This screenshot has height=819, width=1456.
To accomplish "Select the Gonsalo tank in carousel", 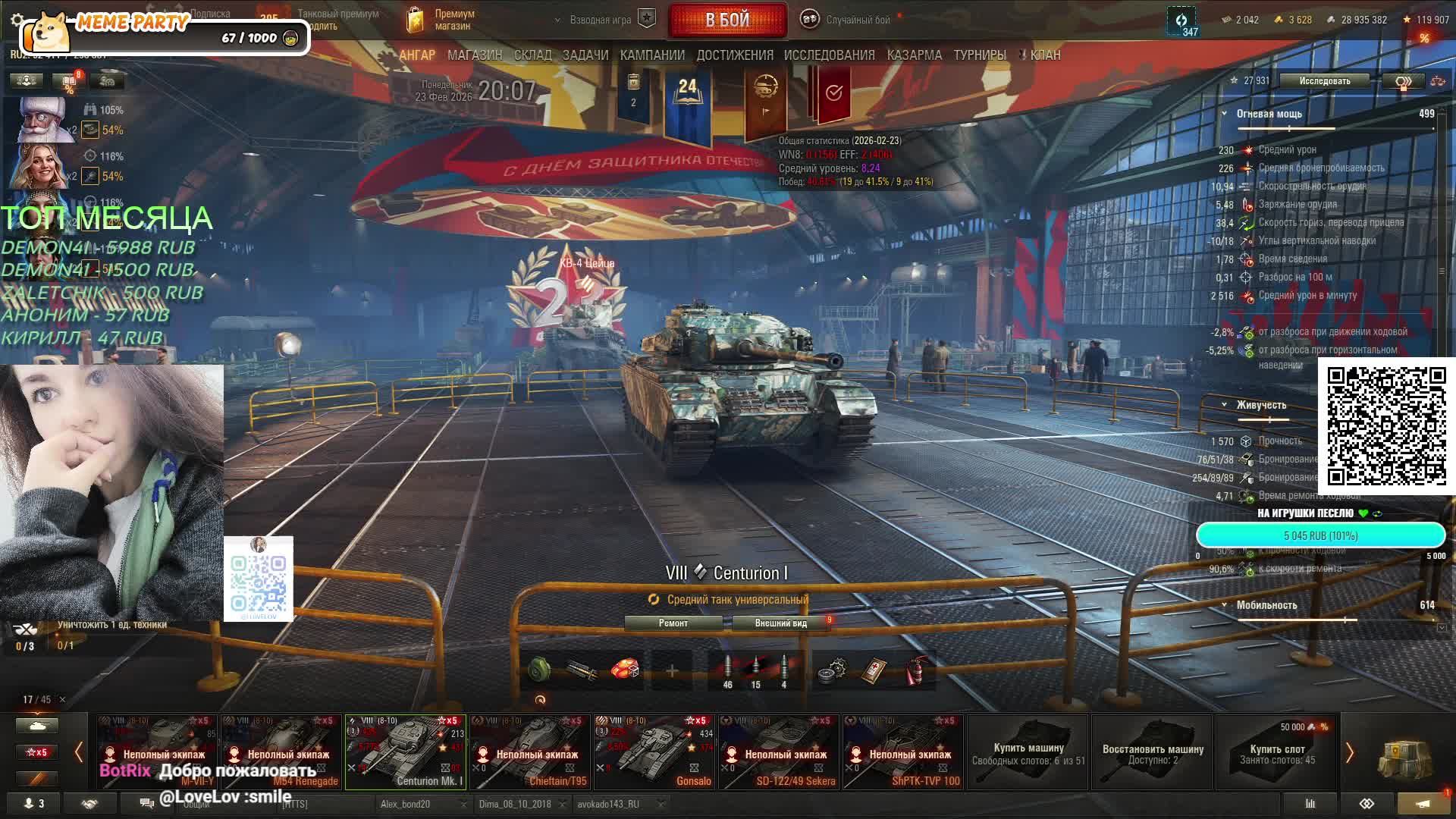I will click(x=654, y=752).
